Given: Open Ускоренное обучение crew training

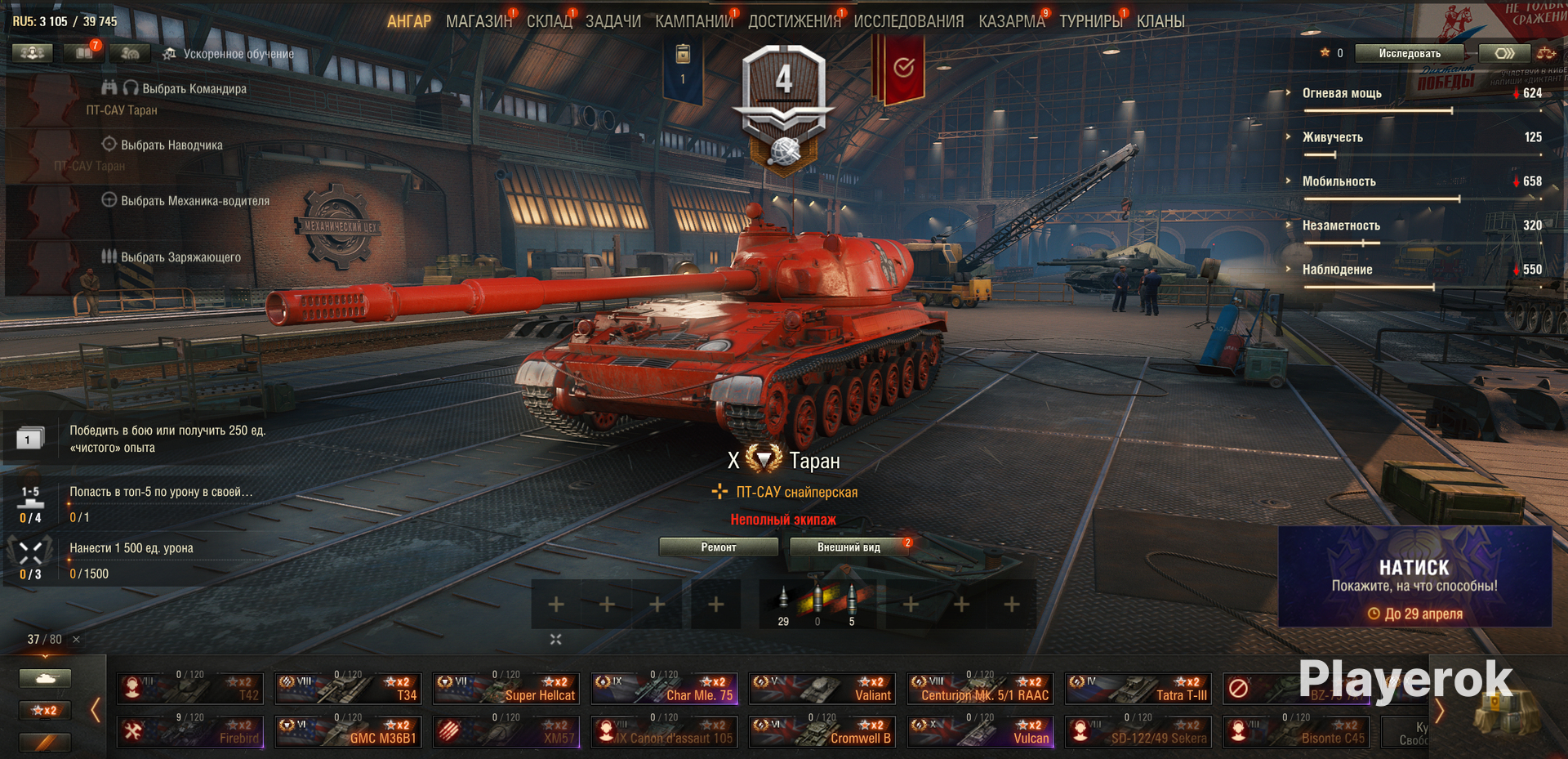Looking at the screenshot, I should (x=238, y=55).
